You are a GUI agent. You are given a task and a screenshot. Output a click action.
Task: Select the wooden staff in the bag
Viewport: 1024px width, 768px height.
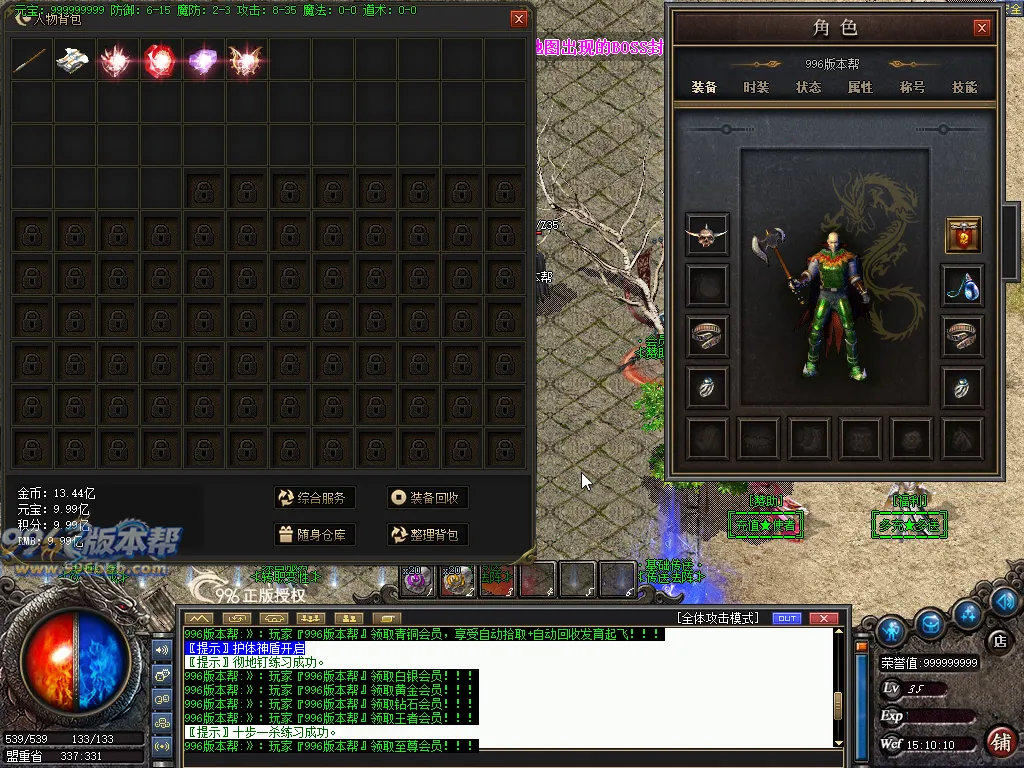pyautogui.click(x=32, y=60)
